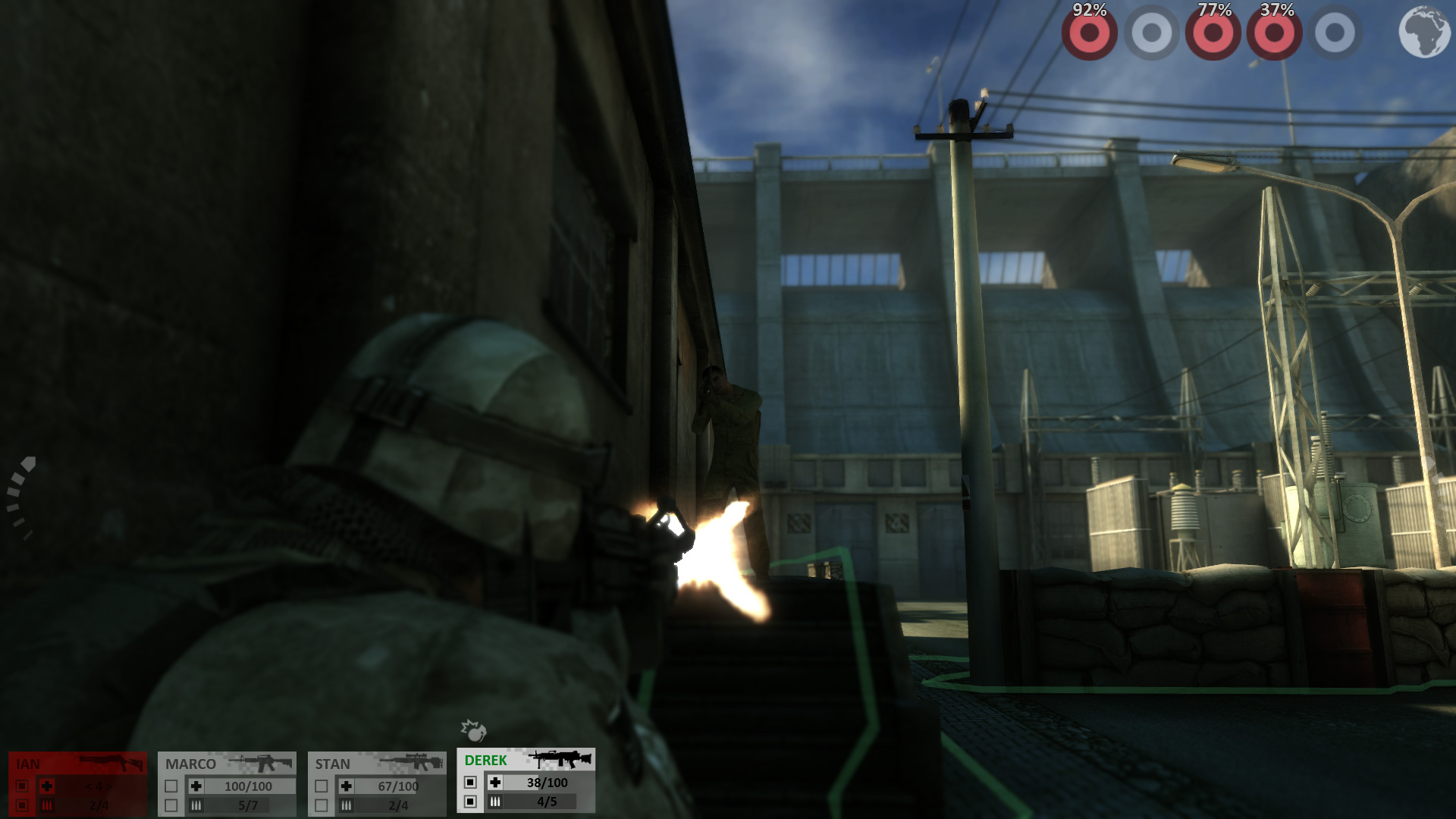The image size is (1456, 819).
Task: Click the ammo magazine icon on Stan's panel
Action: tap(346, 805)
